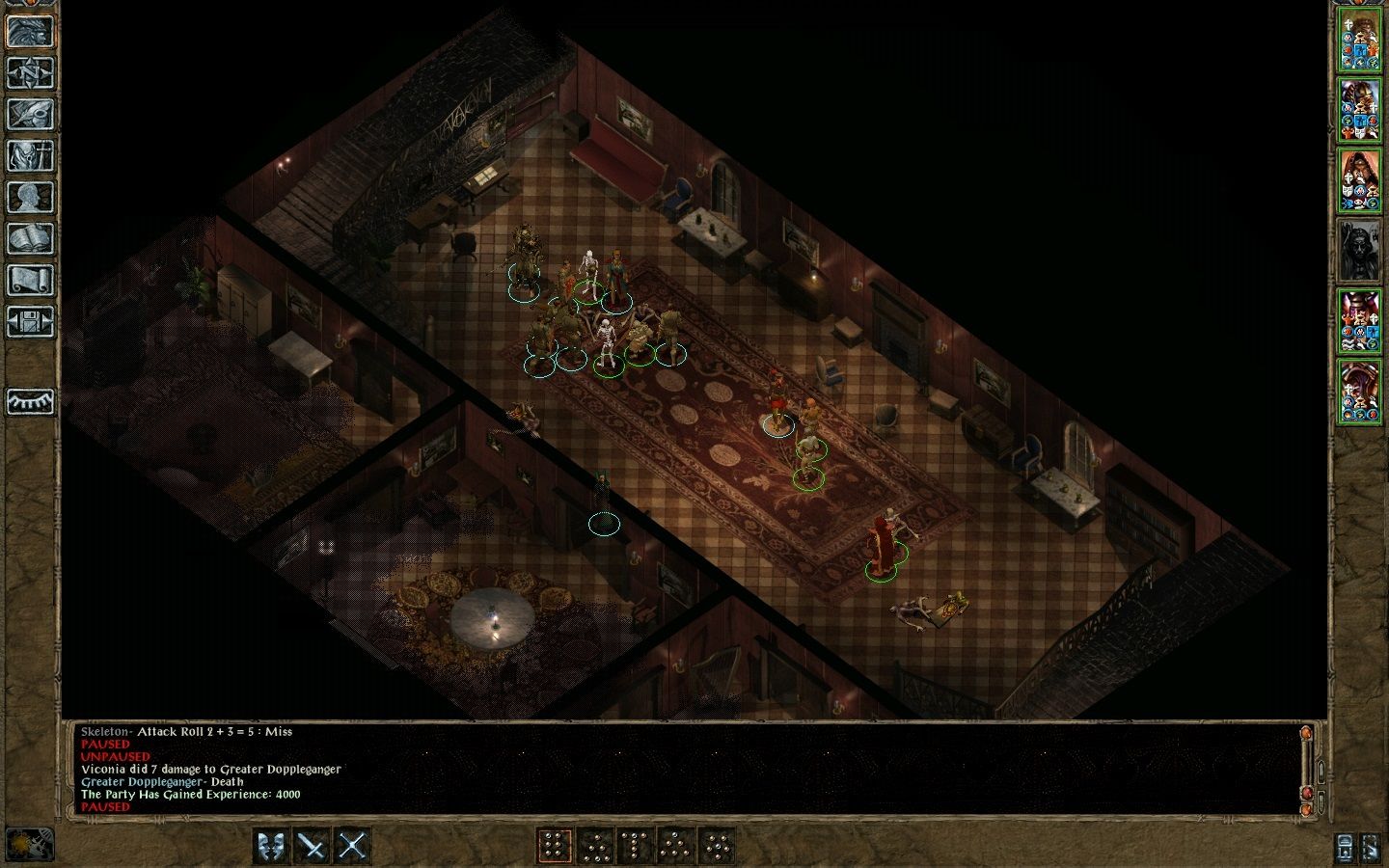Open the priest scroll
Screen dimensions: 1389x868
[30, 280]
